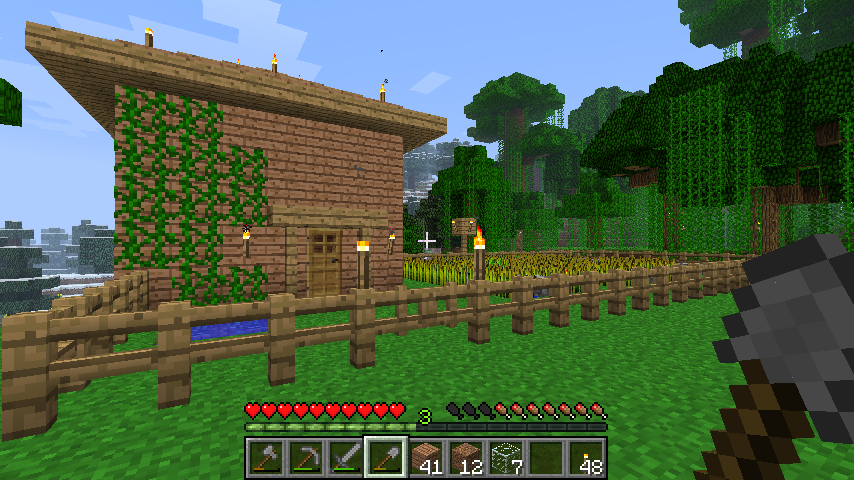Pick the stone shovel hotbar slot

tap(385, 458)
